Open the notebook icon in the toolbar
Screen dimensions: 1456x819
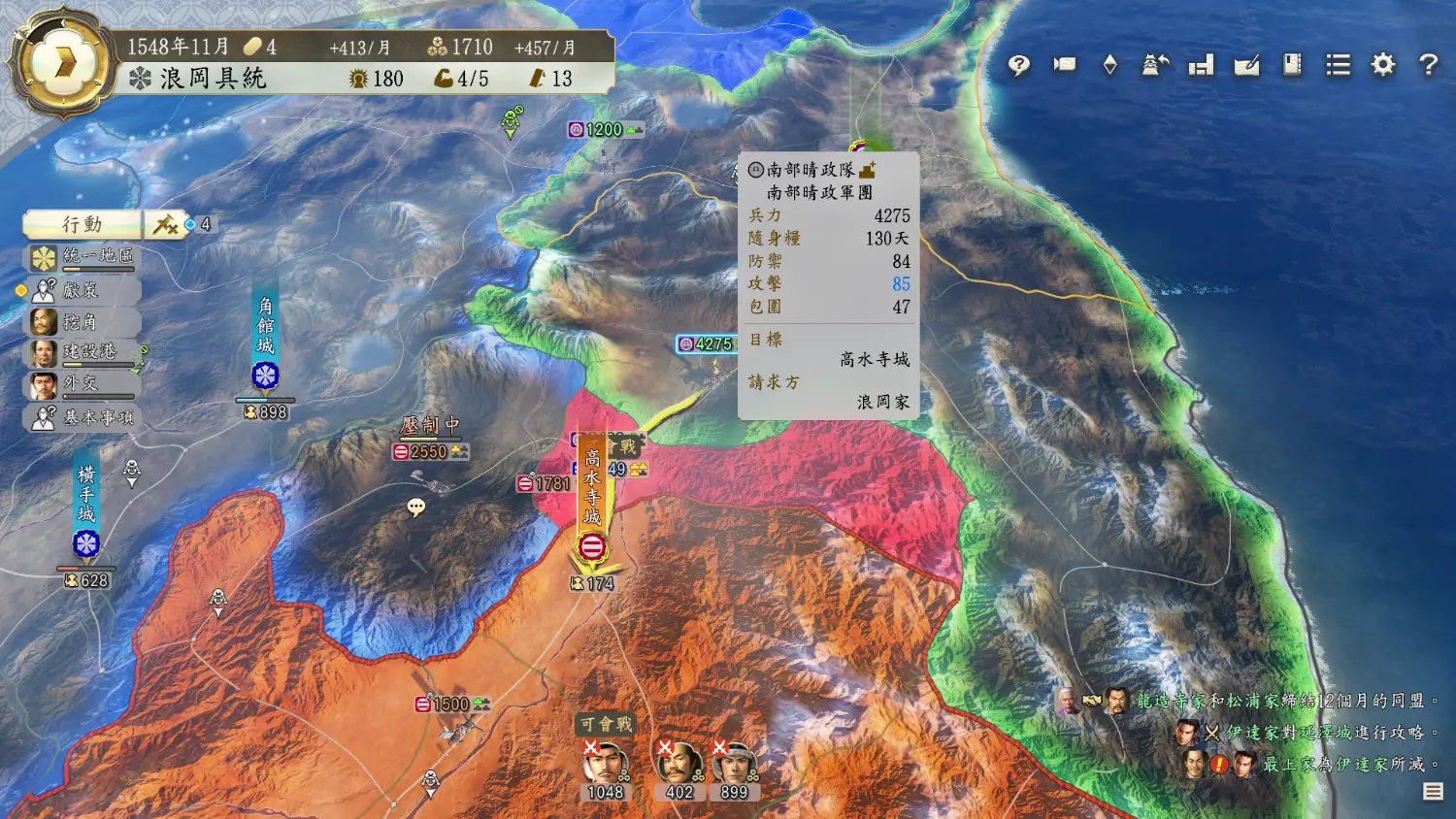click(1292, 65)
